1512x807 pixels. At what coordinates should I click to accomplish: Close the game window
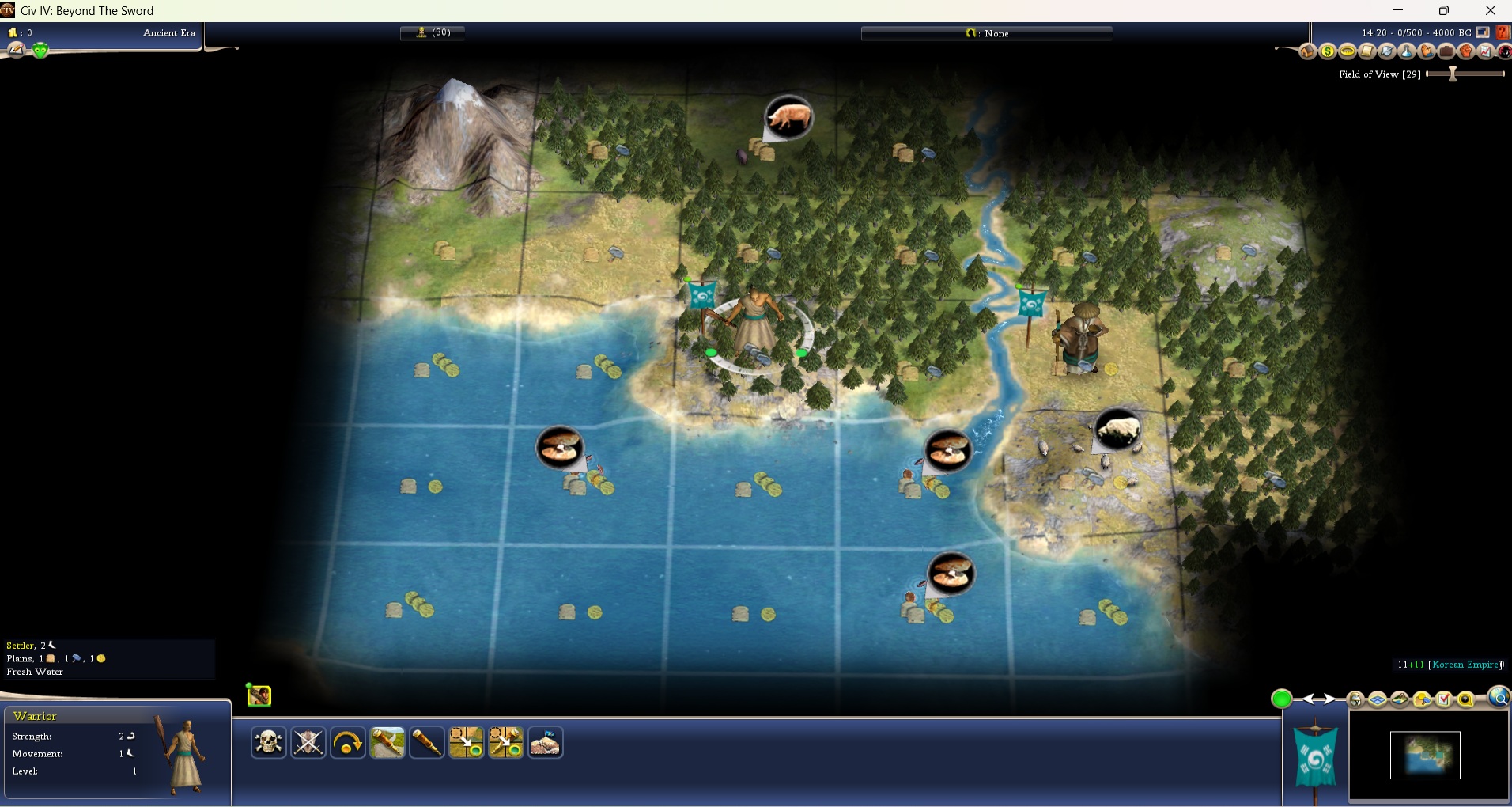[1490, 10]
